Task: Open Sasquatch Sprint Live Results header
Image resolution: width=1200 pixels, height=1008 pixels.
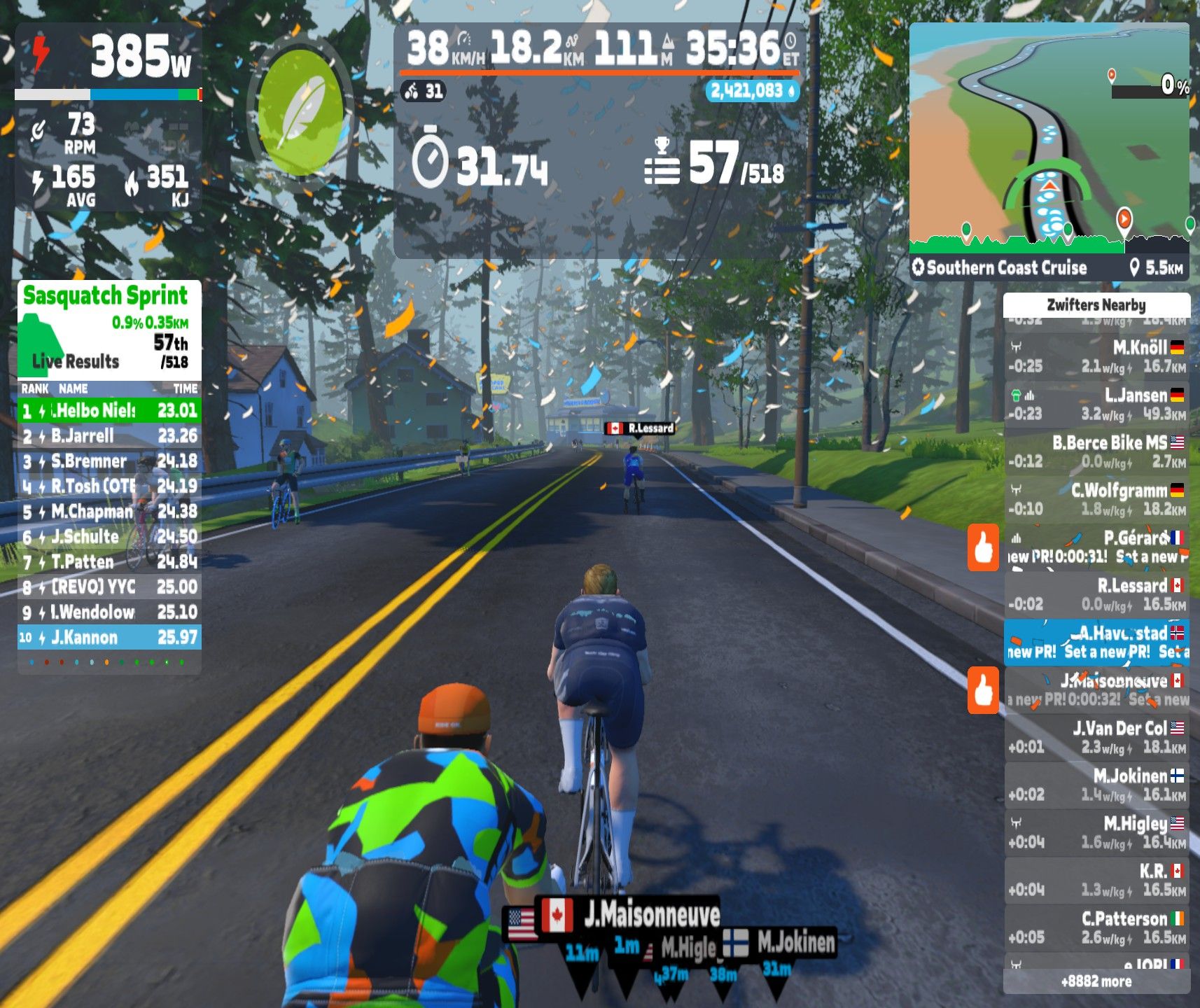Action: [x=109, y=329]
